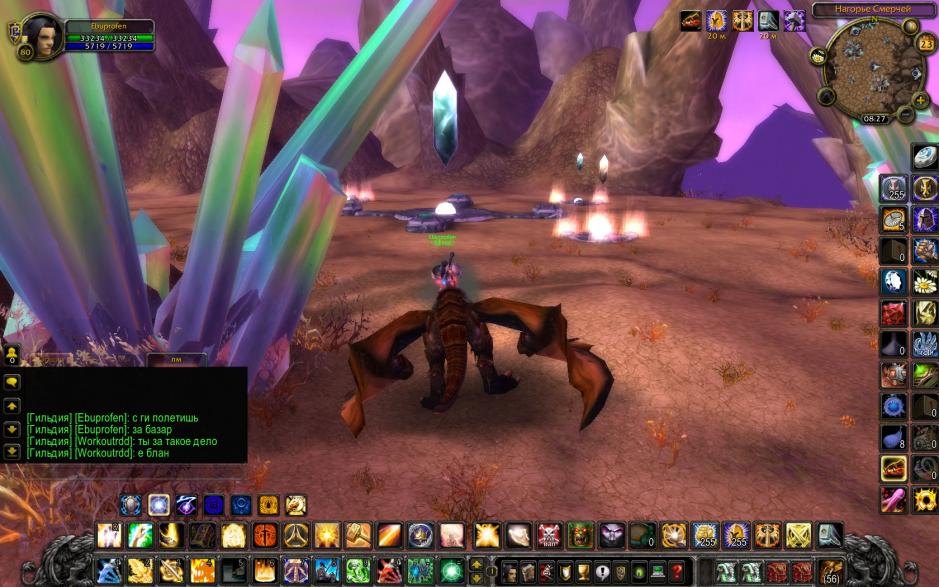Screen dimensions: 939x587
Task: Open the minimap tracking button
Action: coord(817,55)
